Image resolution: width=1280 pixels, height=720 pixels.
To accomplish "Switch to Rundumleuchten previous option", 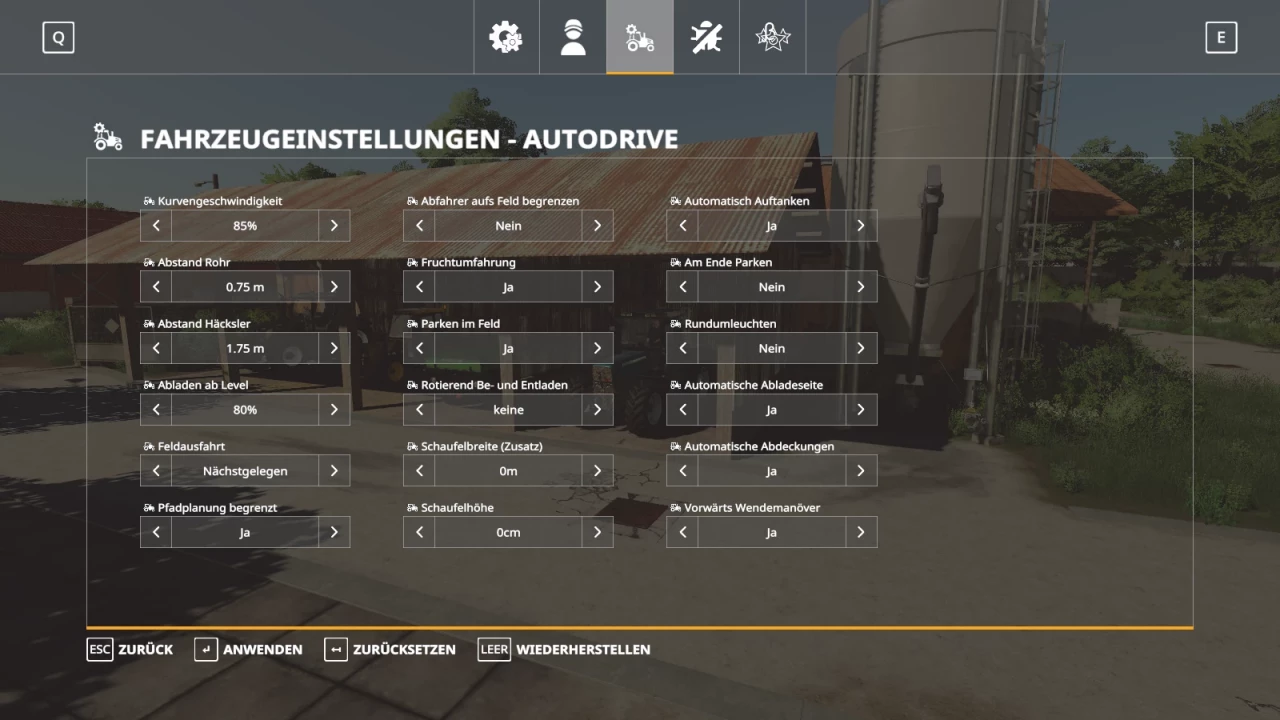I will tap(682, 348).
